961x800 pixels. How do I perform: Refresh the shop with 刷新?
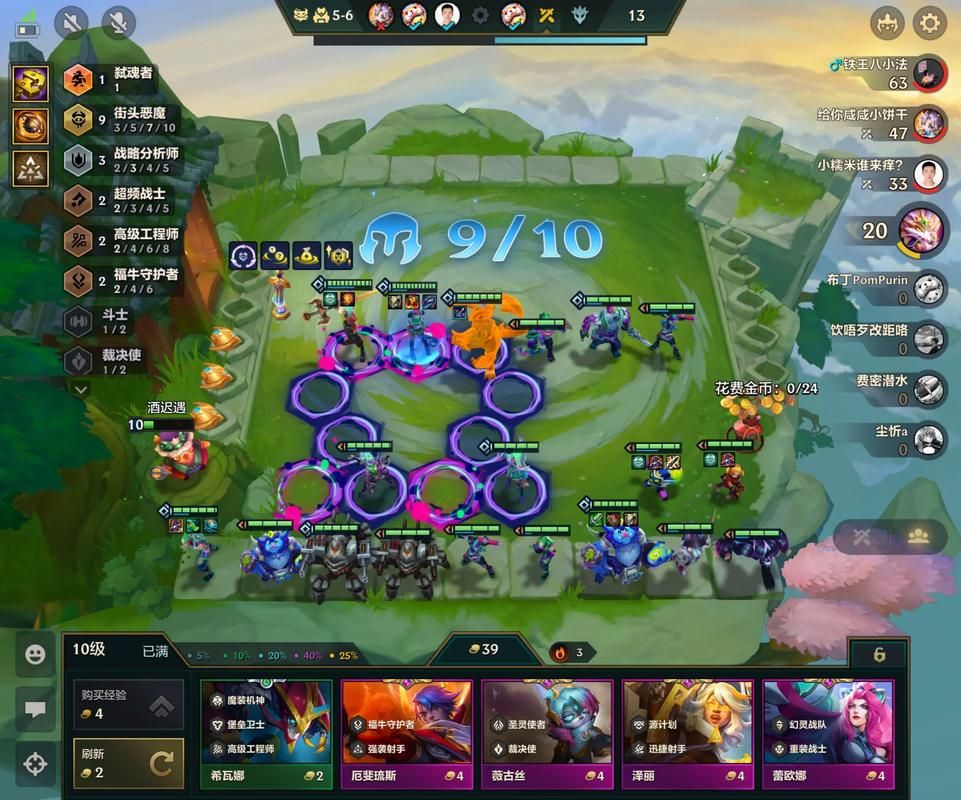128,765
